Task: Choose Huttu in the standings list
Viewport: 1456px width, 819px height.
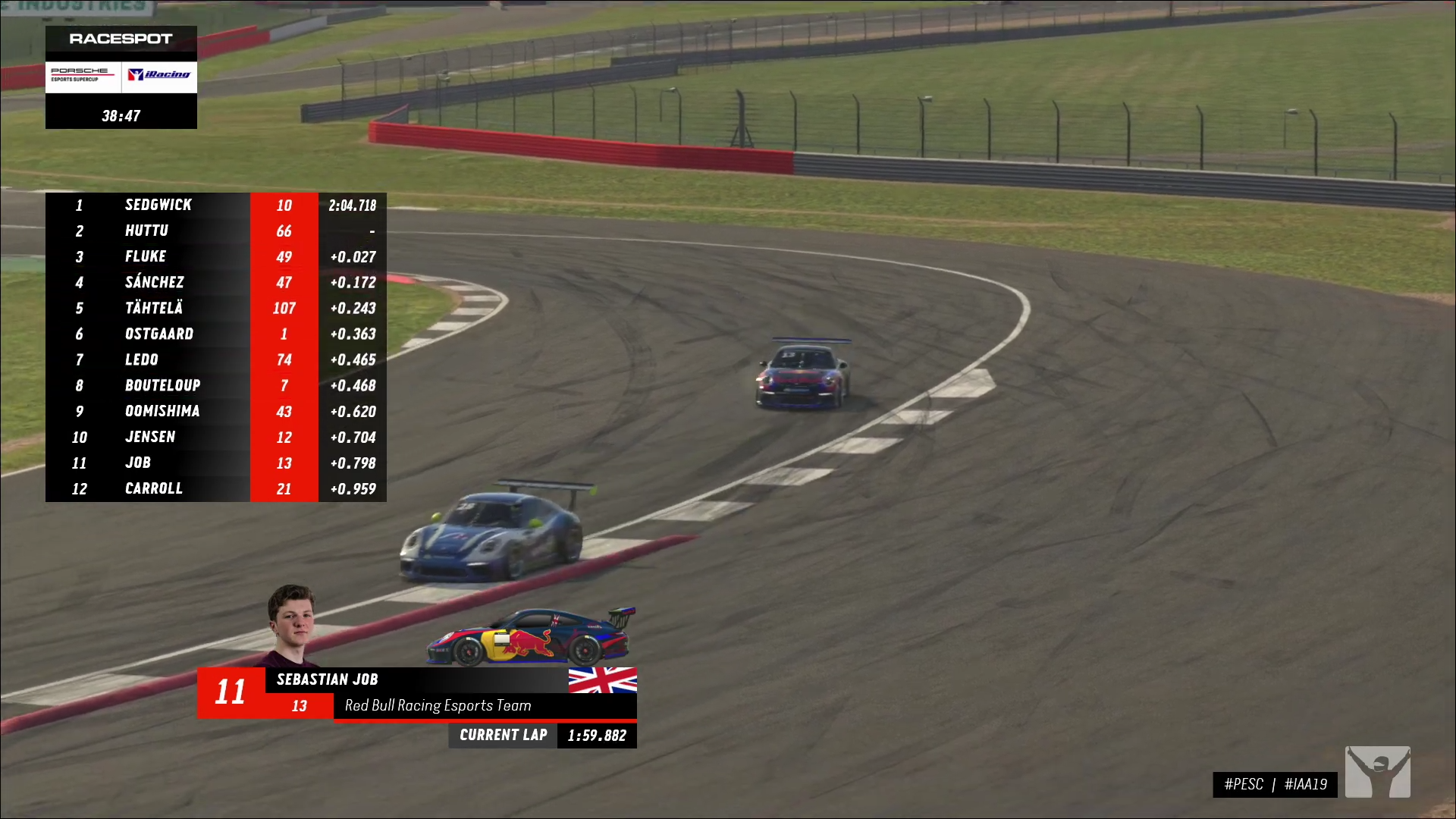Action: point(215,231)
